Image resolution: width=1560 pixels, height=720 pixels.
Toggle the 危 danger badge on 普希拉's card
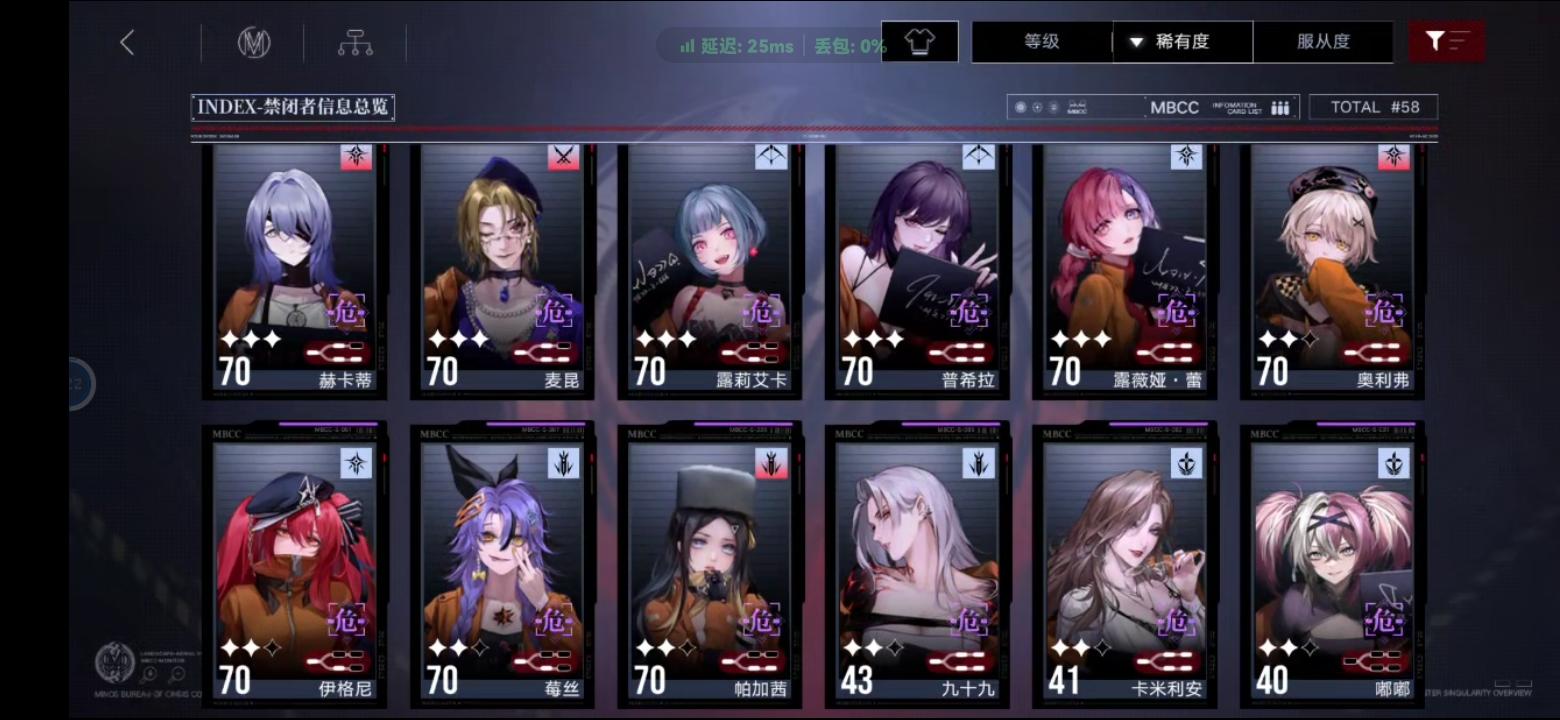coord(968,312)
